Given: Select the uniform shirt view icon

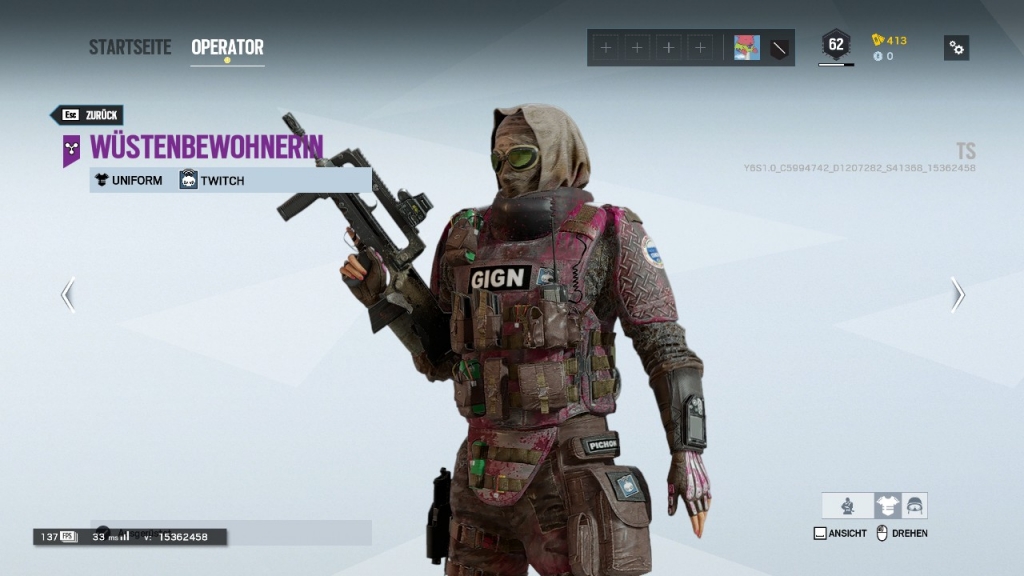Looking at the screenshot, I should point(887,506).
